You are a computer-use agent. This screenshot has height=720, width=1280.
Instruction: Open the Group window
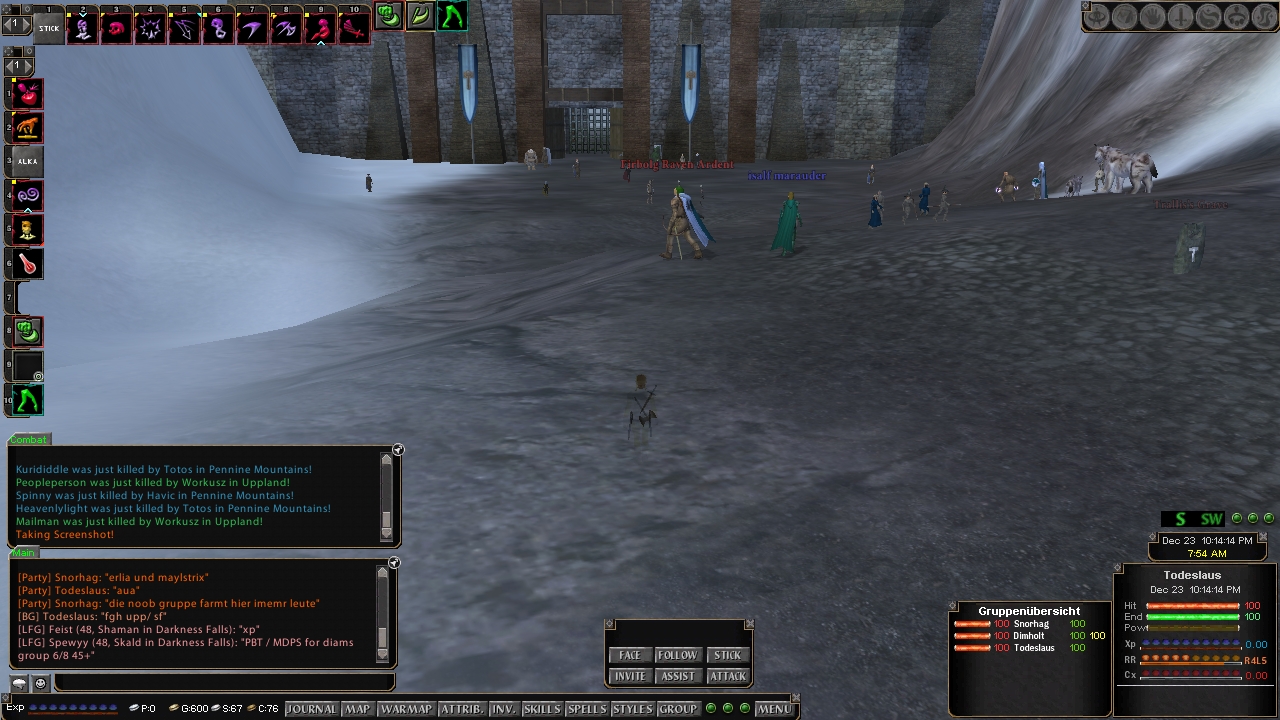pos(677,709)
